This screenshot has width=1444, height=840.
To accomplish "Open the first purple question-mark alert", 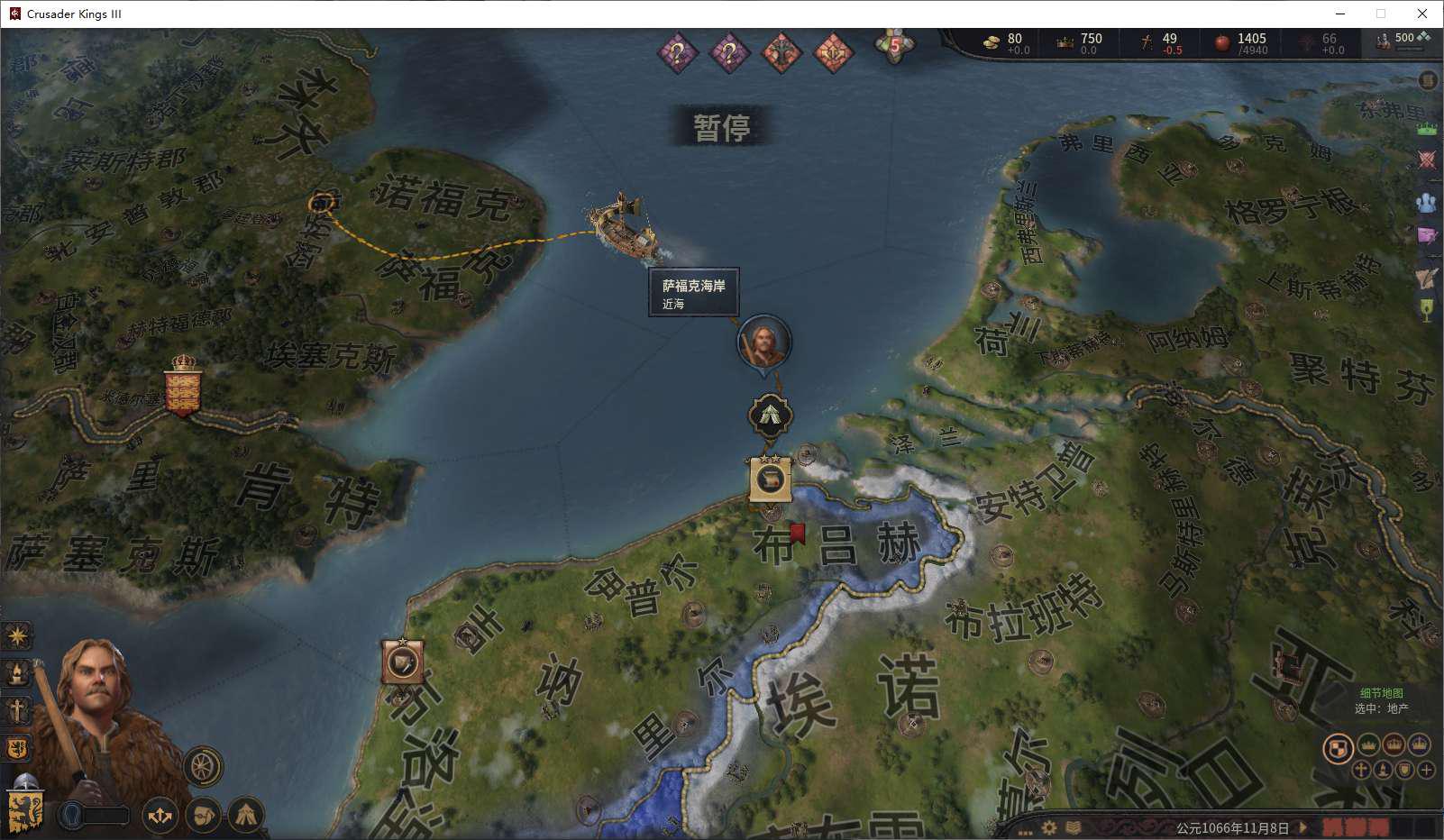I will coord(678,52).
